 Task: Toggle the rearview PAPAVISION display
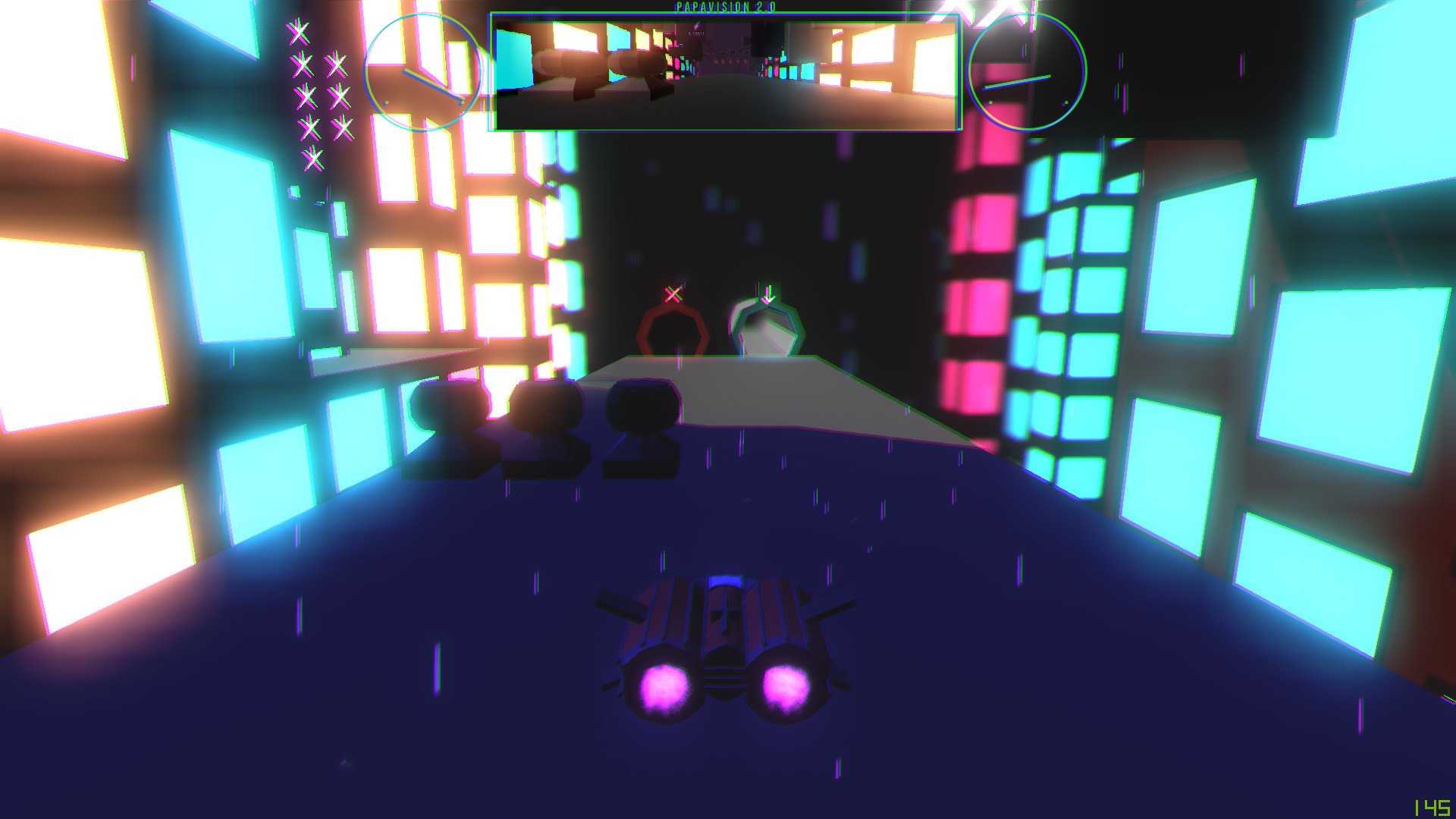click(x=724, y=72)
